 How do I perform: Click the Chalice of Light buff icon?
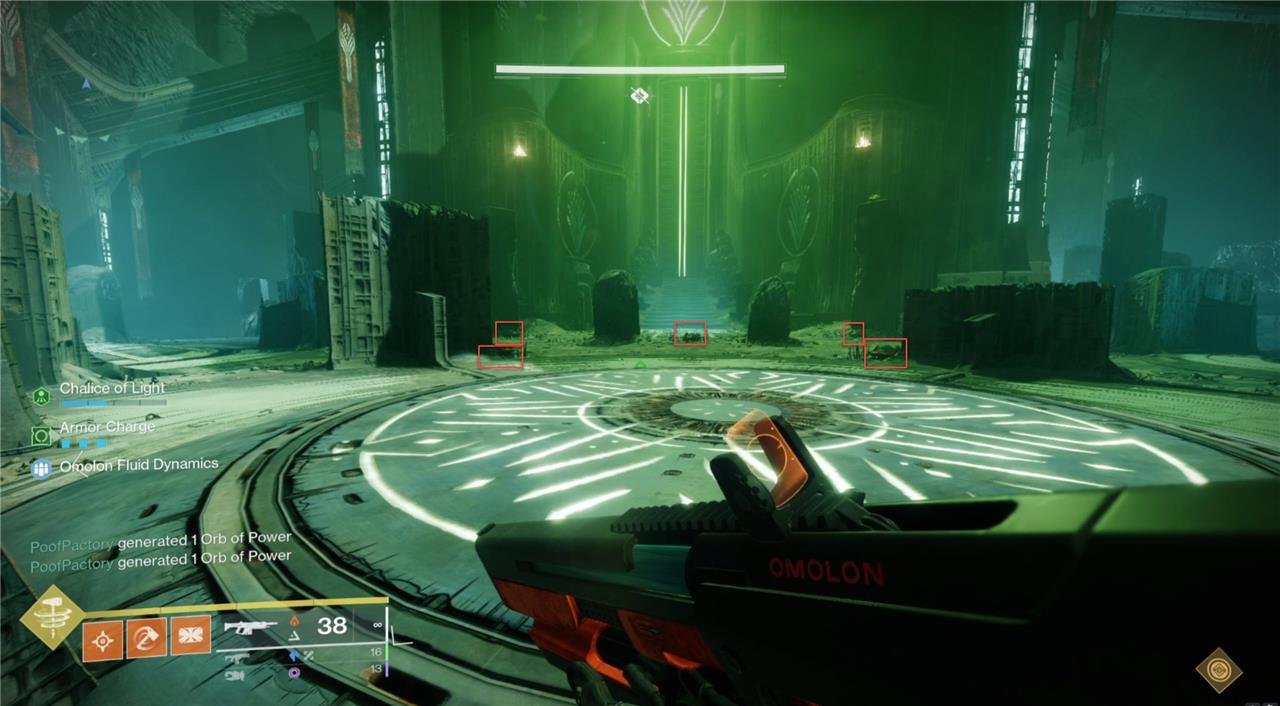point(40,396)
